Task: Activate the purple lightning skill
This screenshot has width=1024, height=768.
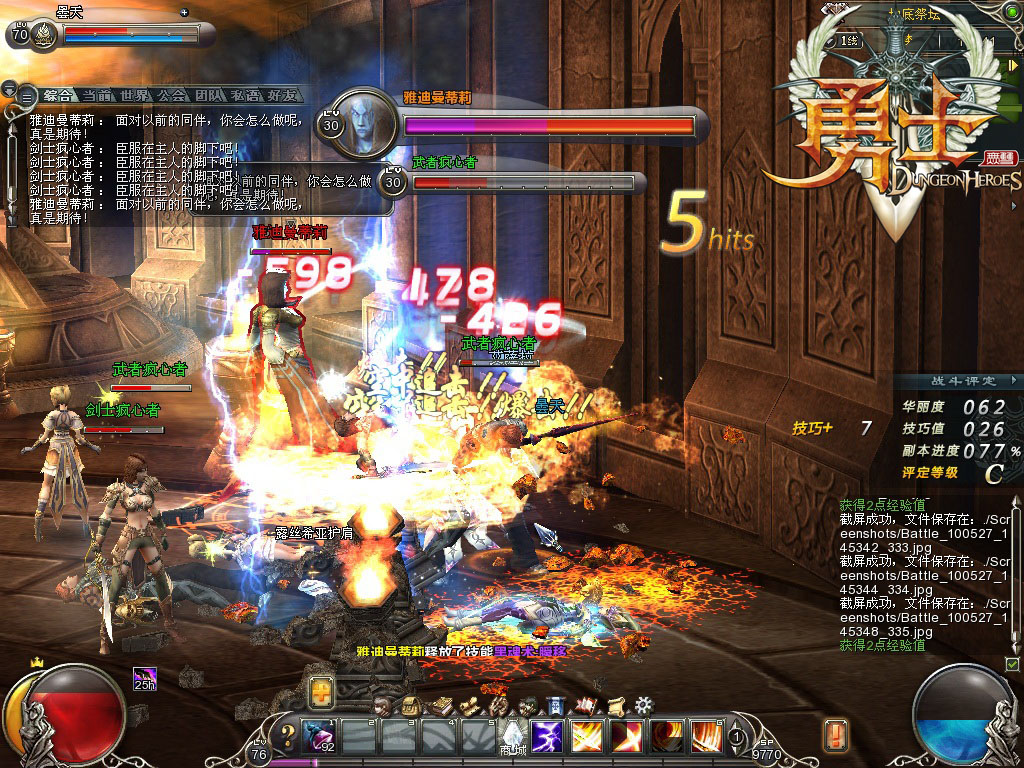Action: coord(547,738)
